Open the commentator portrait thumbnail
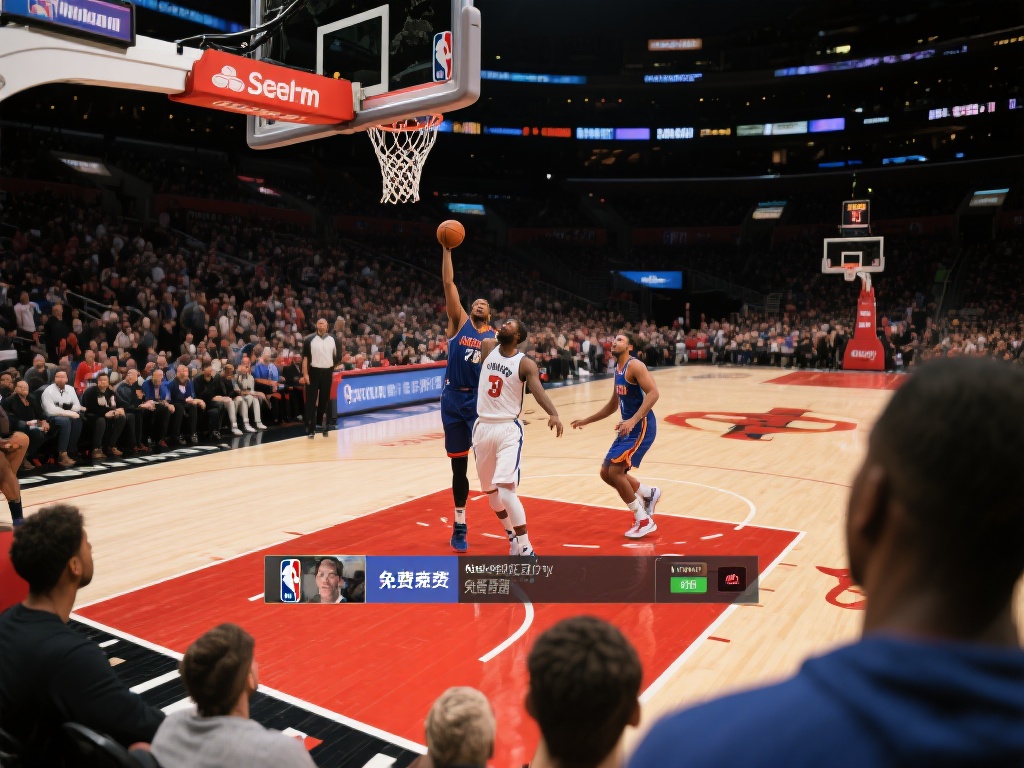 (x=329, y=580)
